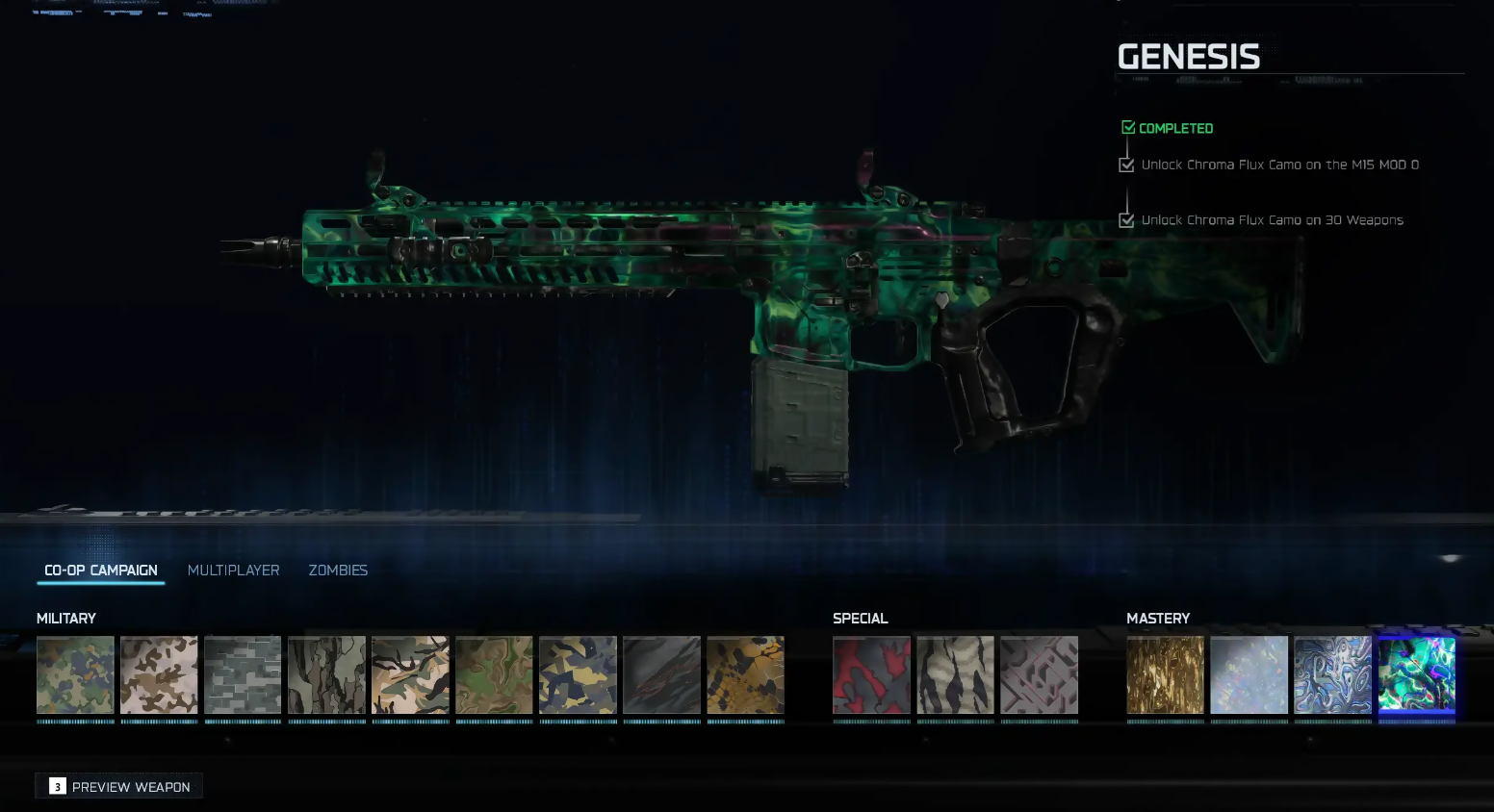Select the green and brown swirled camo
The width and height of the screenshot is (1494, 812).
(x=494, y=674)
